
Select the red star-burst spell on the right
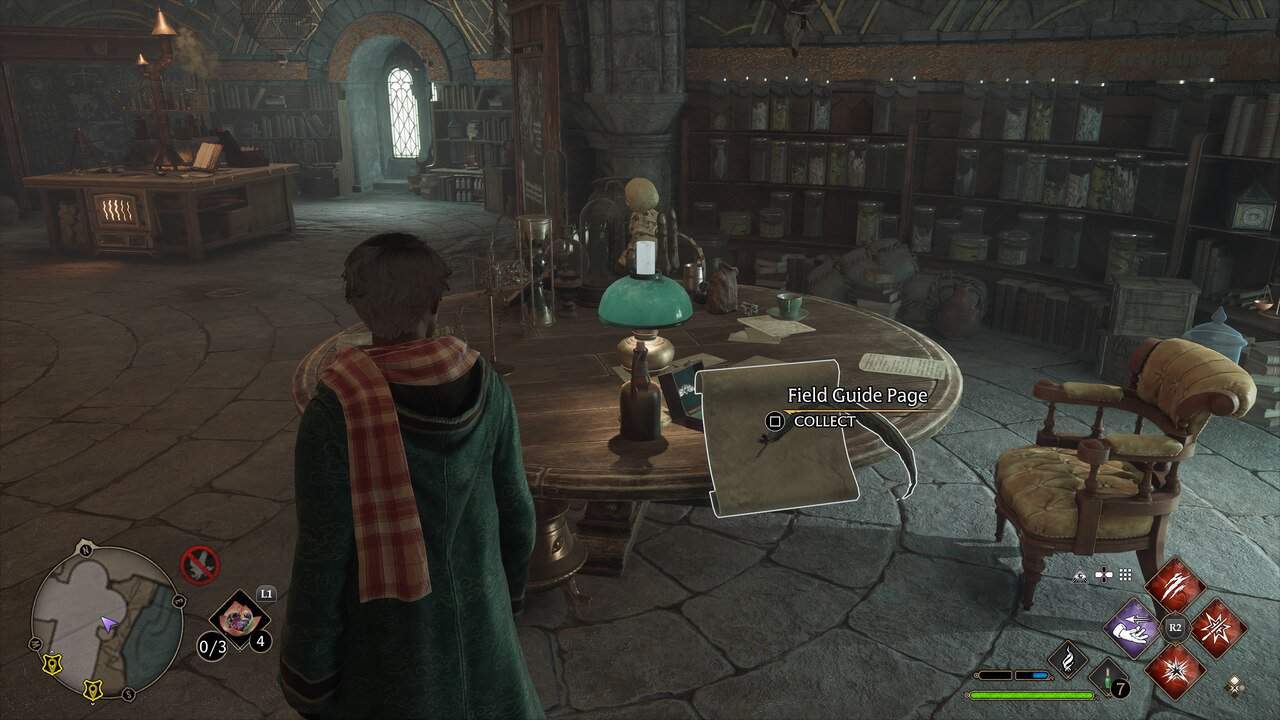1218,629
